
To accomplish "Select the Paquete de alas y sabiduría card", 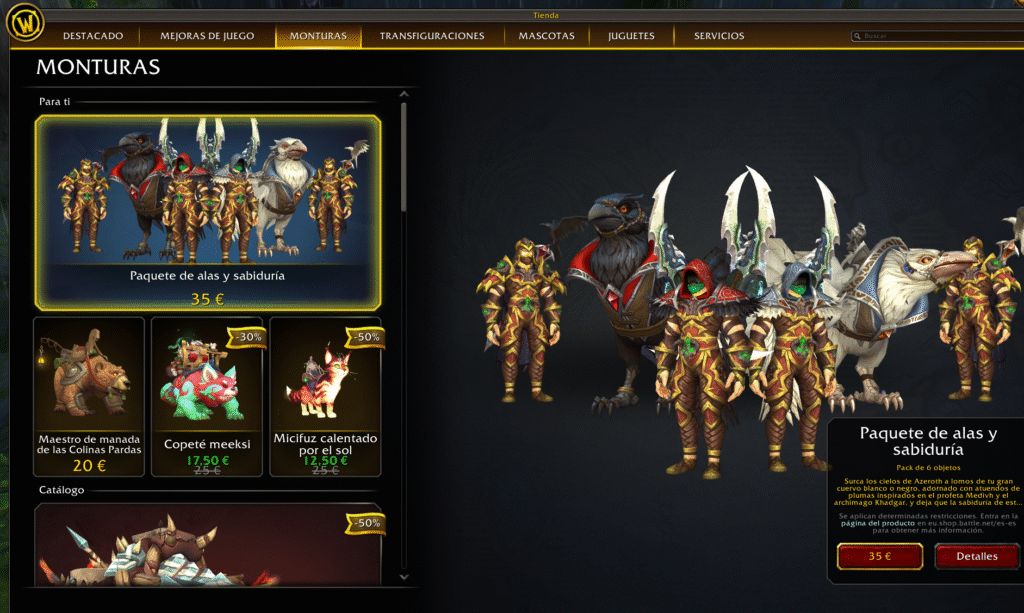I will [x=208, y=212].
